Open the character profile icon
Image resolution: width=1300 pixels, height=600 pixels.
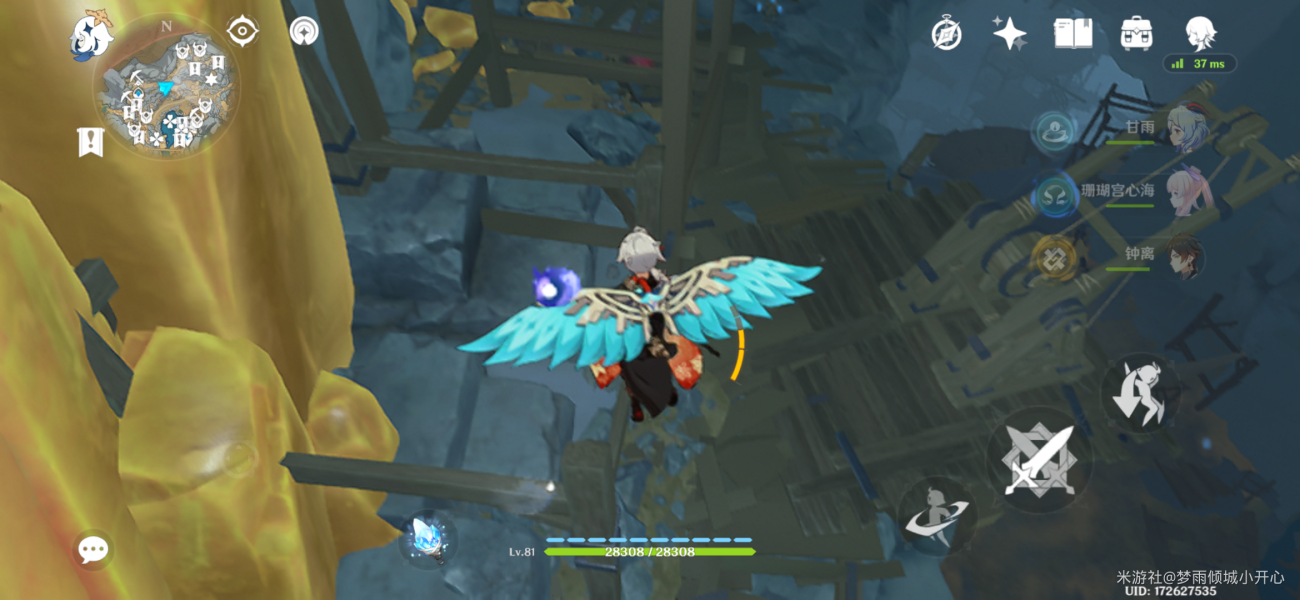click(x=1199, y=34)
